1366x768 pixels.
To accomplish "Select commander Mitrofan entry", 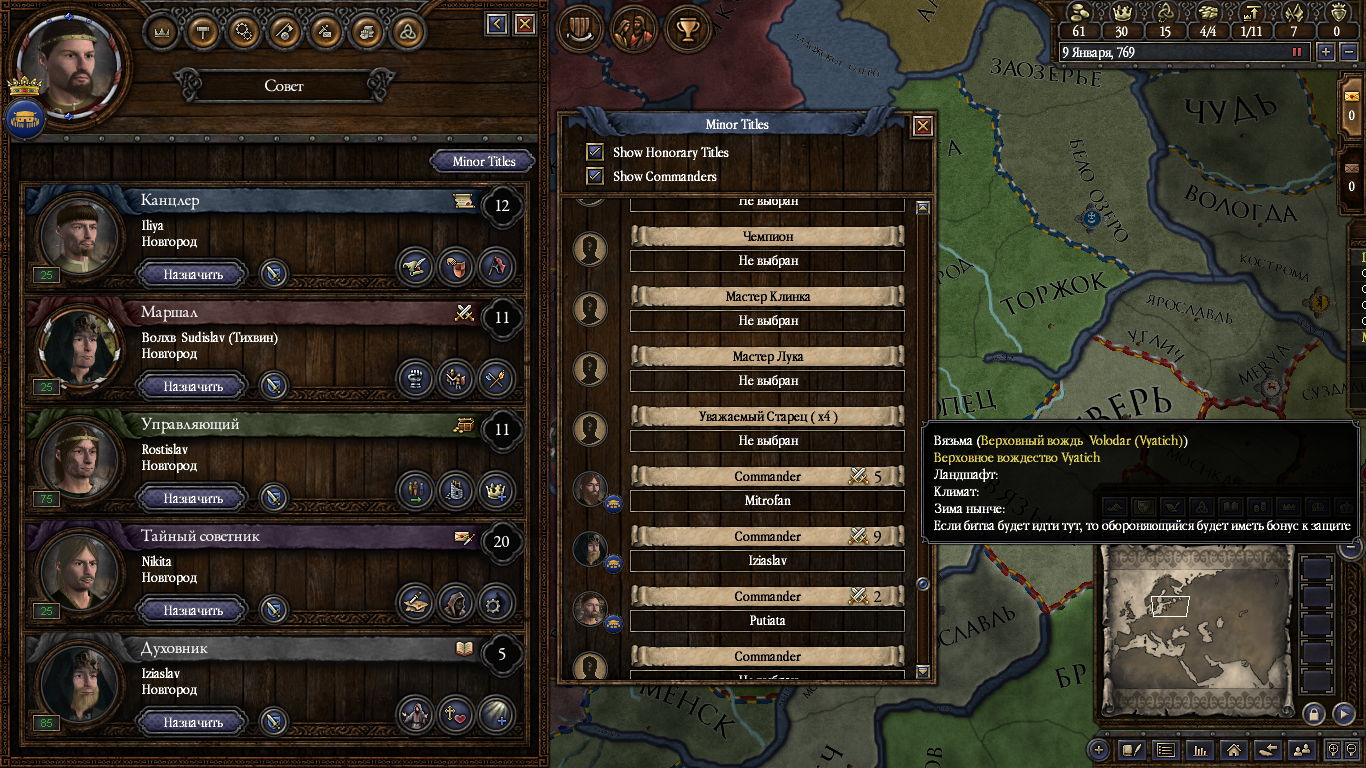I will click(x=767, y=500).
